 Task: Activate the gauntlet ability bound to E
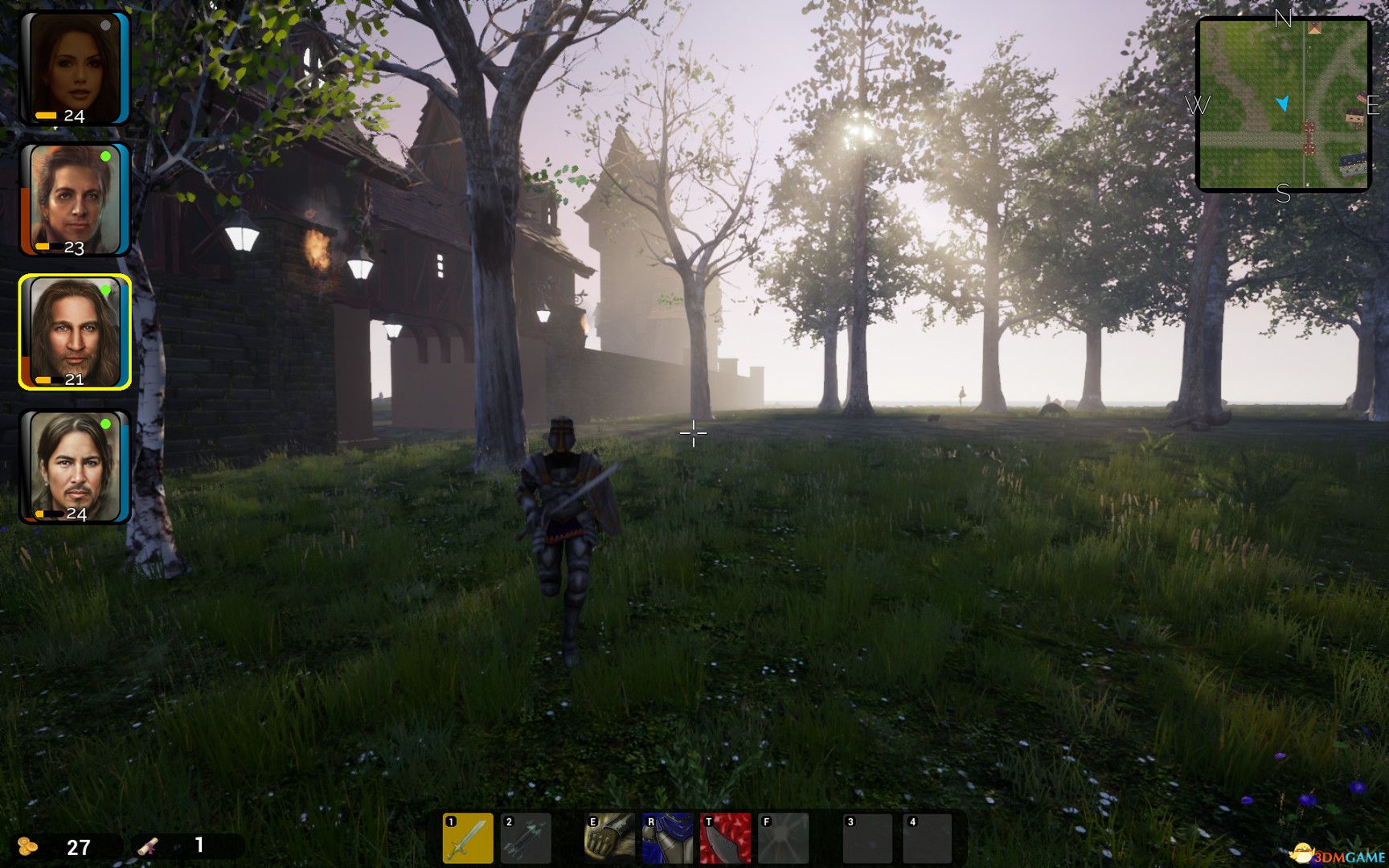coord(611,836)
